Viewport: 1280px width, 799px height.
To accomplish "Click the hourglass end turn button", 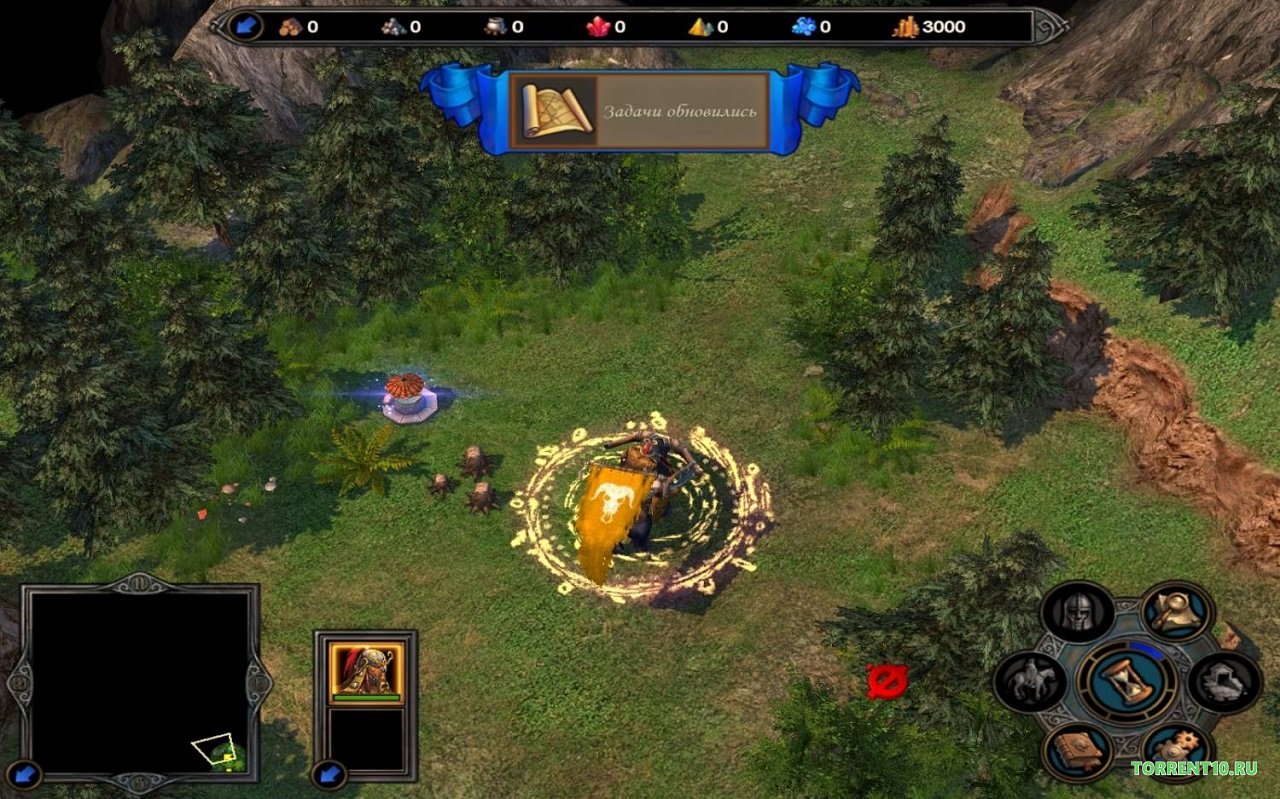I will click(1127, 682).
